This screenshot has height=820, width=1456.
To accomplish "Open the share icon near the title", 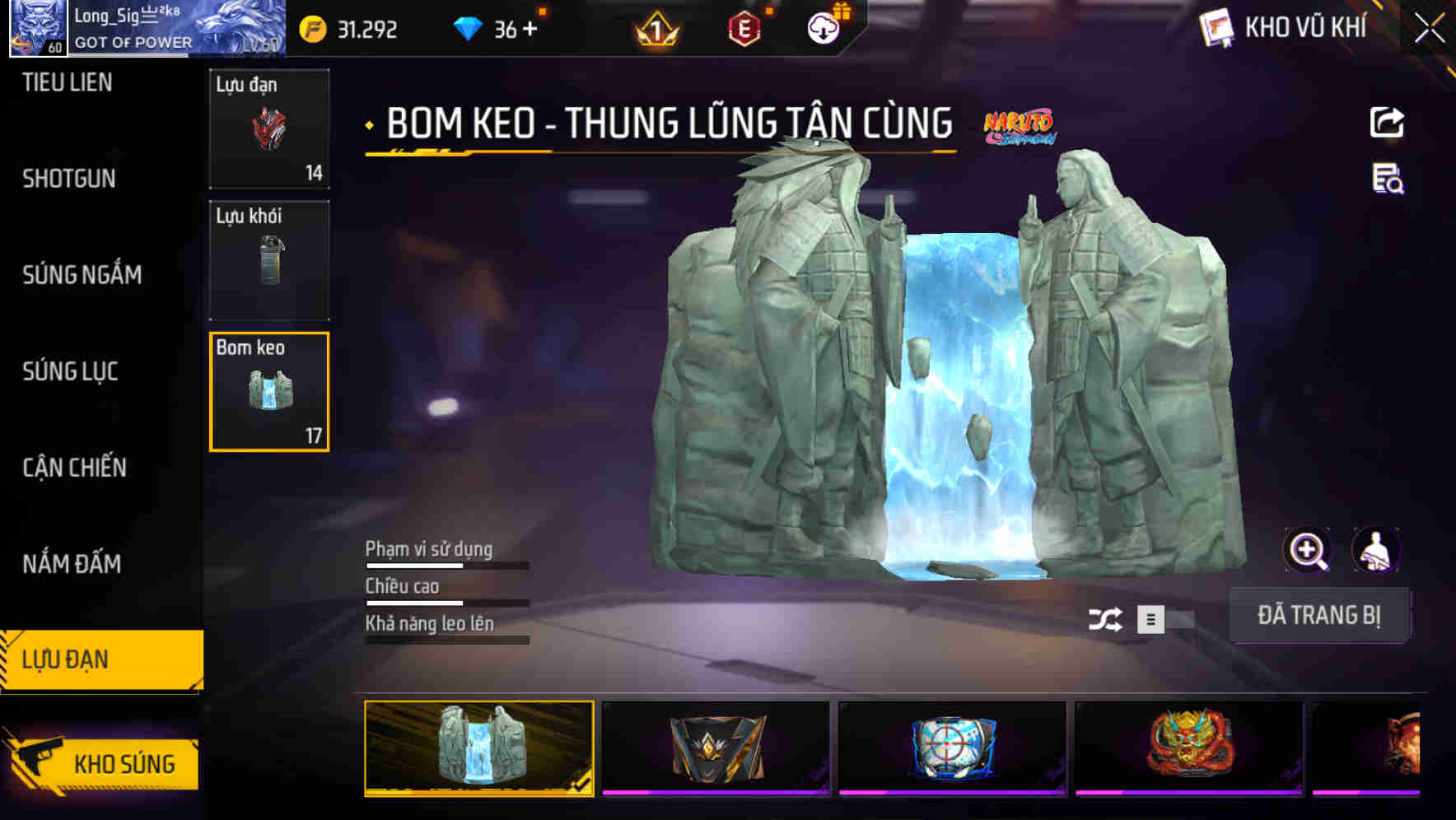I will (x=1387, y=122).
